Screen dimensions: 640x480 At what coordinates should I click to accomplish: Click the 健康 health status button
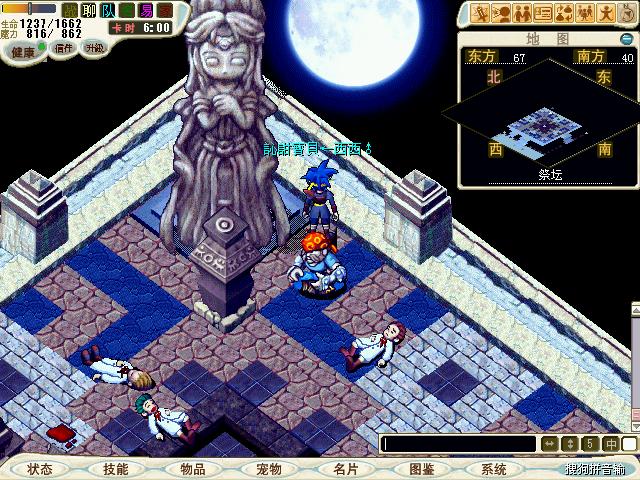[23, 50]
